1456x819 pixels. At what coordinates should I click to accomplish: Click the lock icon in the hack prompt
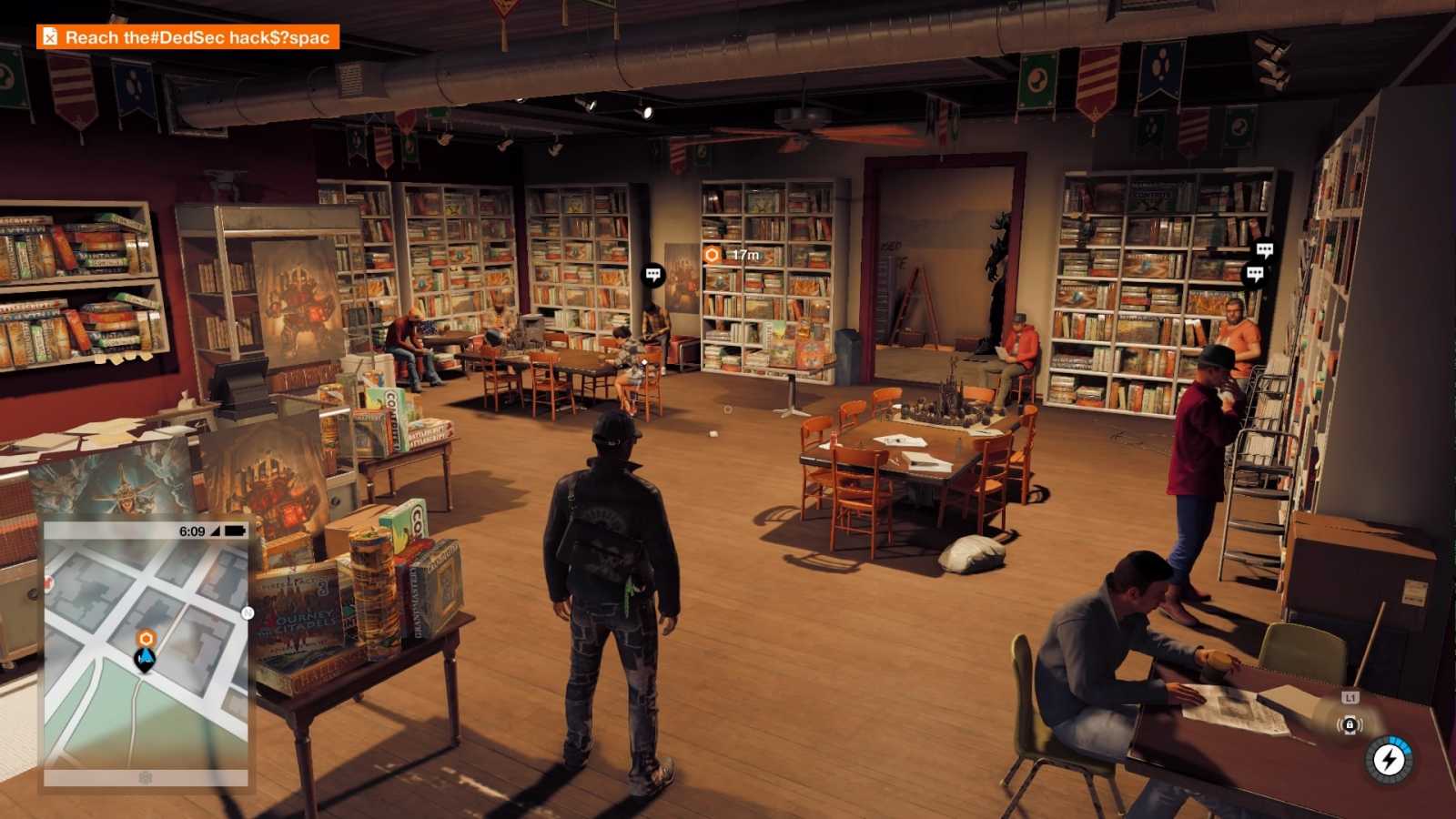(x=1350, y=724)
